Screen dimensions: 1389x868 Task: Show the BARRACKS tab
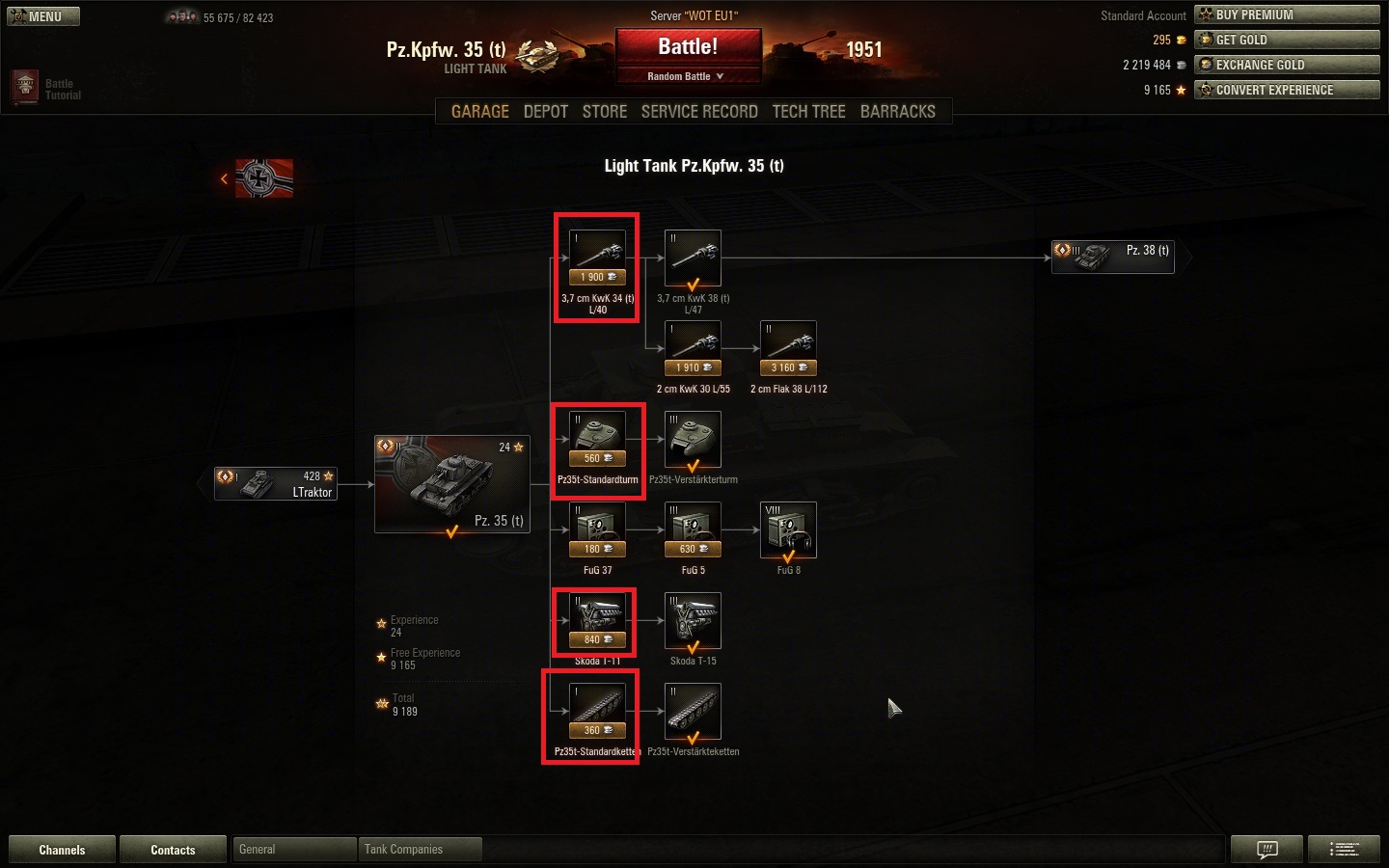coord(897,112)
